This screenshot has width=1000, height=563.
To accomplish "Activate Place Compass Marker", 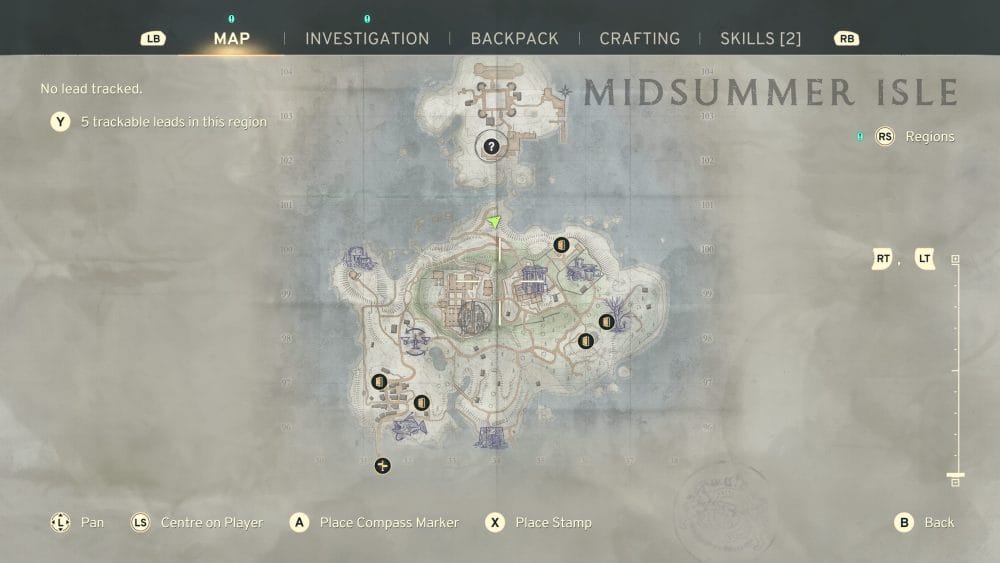I will coord(376,522).
